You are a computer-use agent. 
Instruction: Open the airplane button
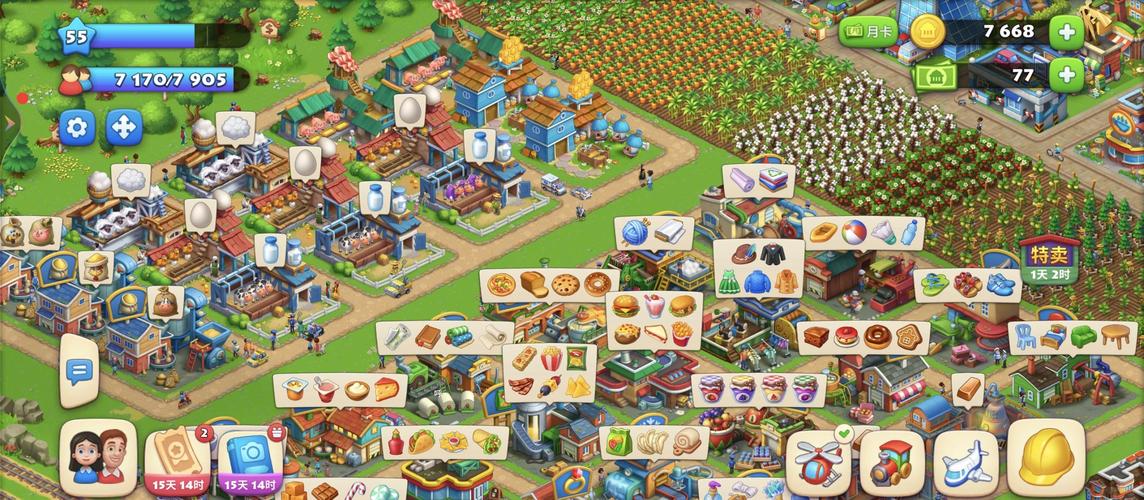(965, 462)
